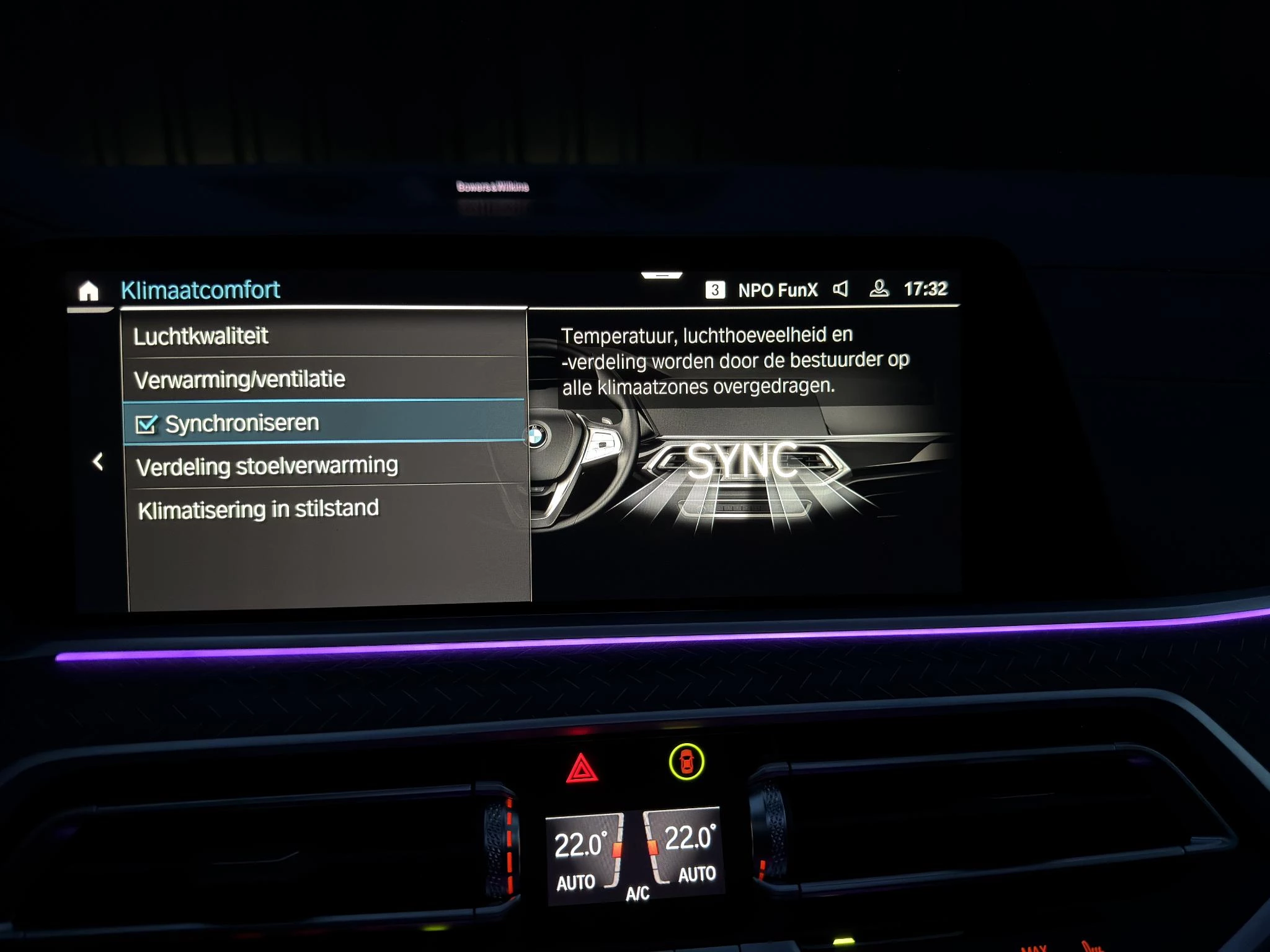
Task: Select the Luchtkwaliteit menu entry
Action: (202, 335)
